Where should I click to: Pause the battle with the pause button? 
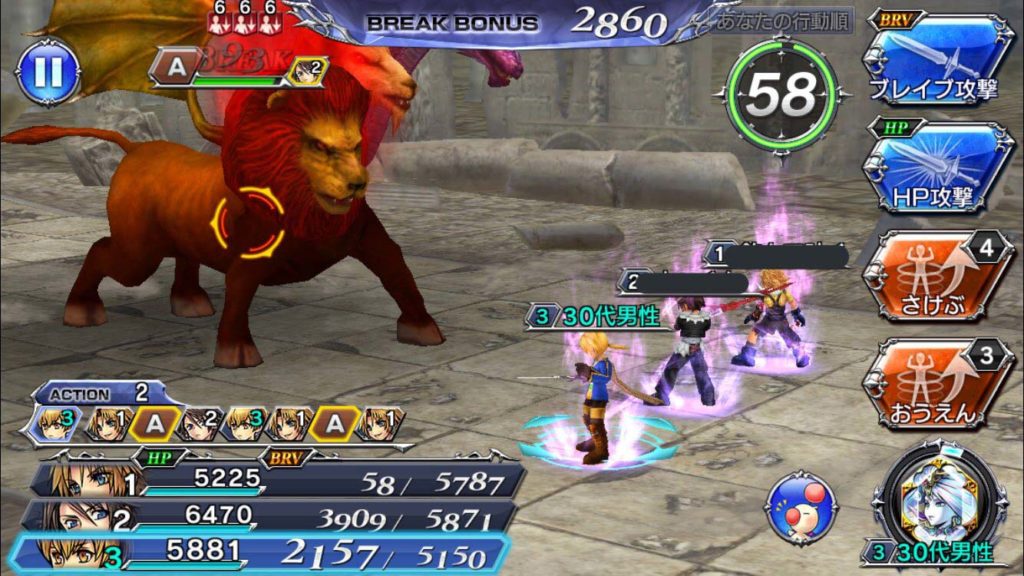click(x=47, y=71)
